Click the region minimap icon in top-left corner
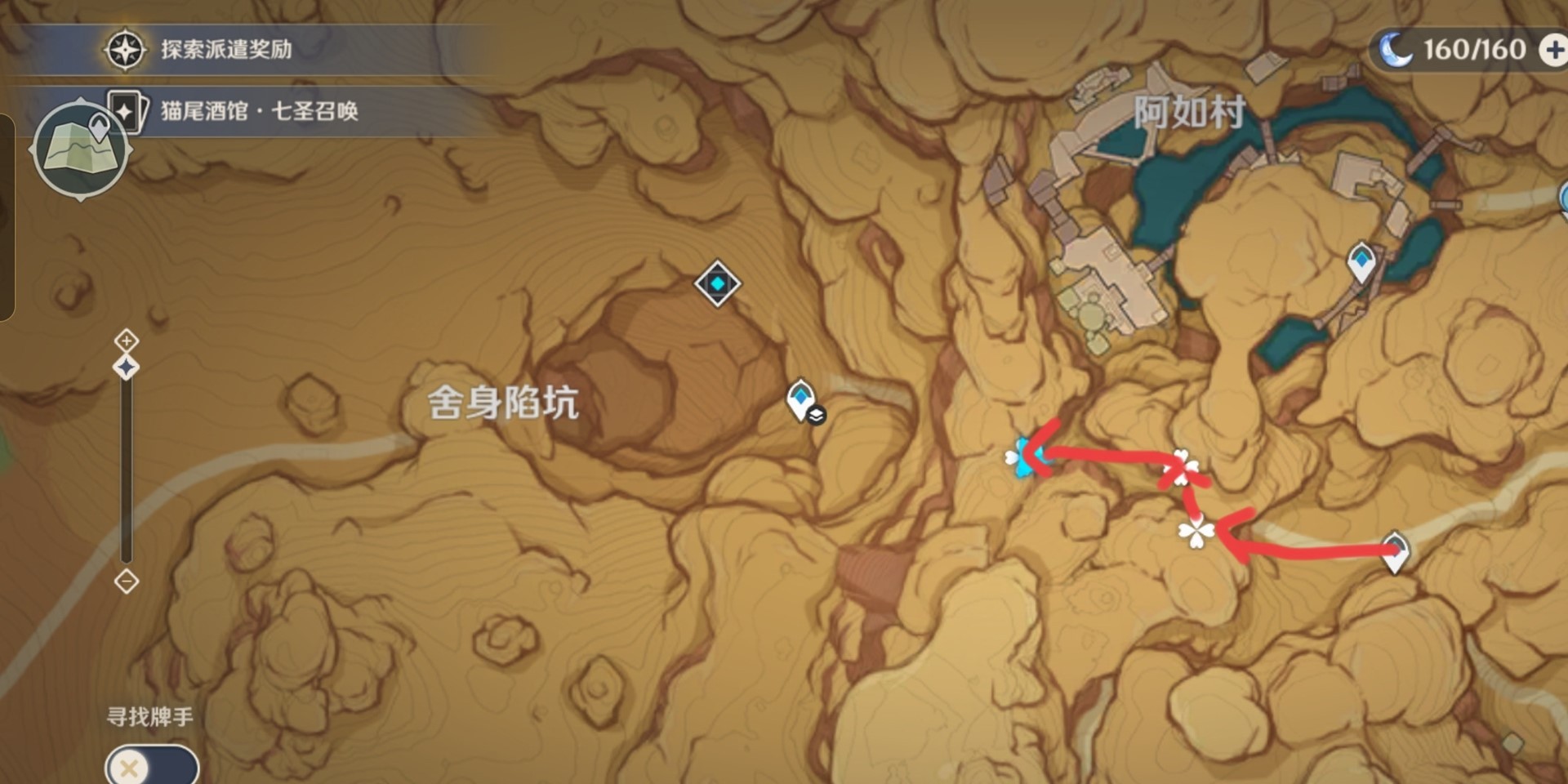Screen dimensions: 1568x784 pyautogui.click(x=80, y=145)
